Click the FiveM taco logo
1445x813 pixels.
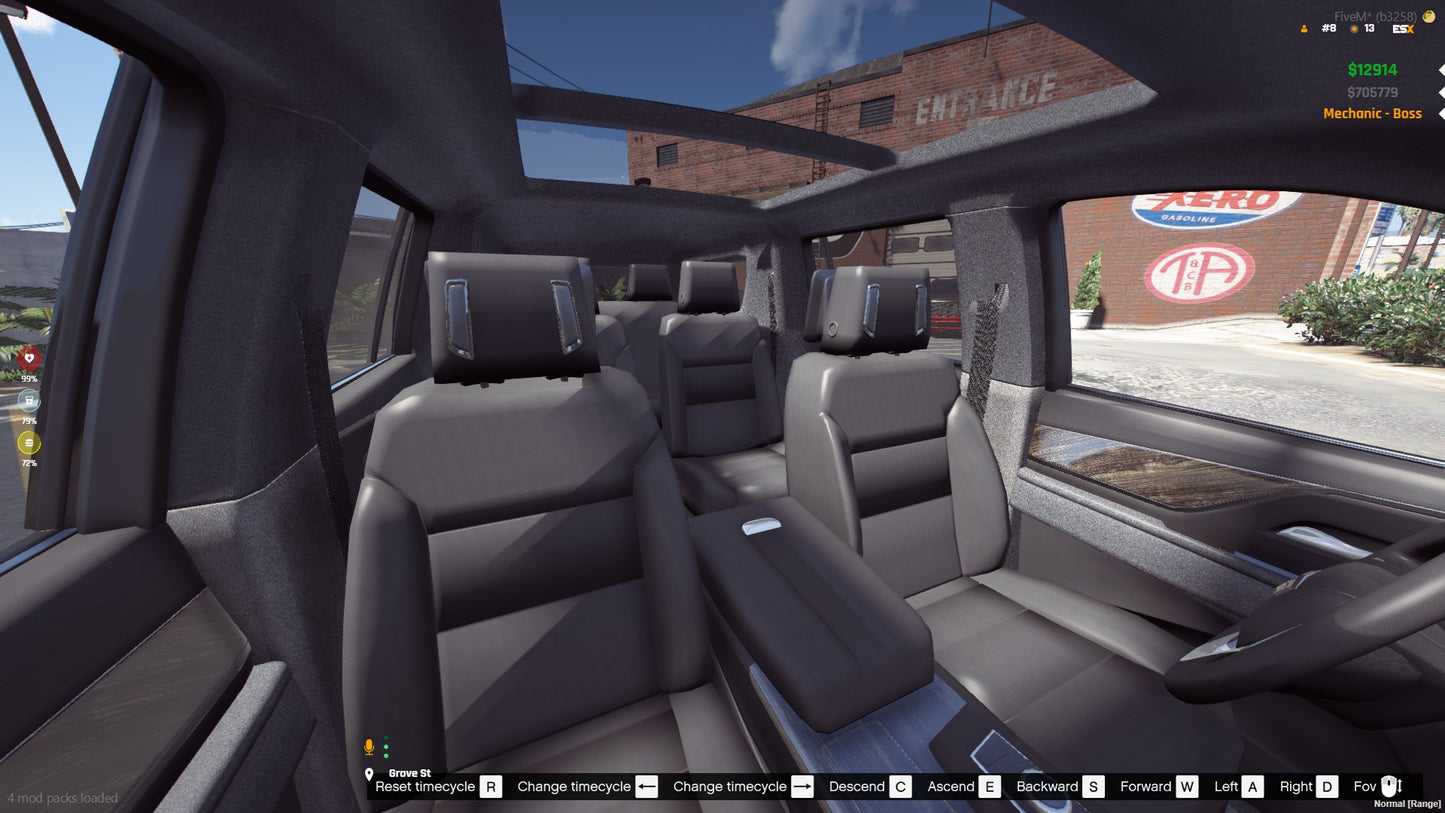pos(1428,17)
